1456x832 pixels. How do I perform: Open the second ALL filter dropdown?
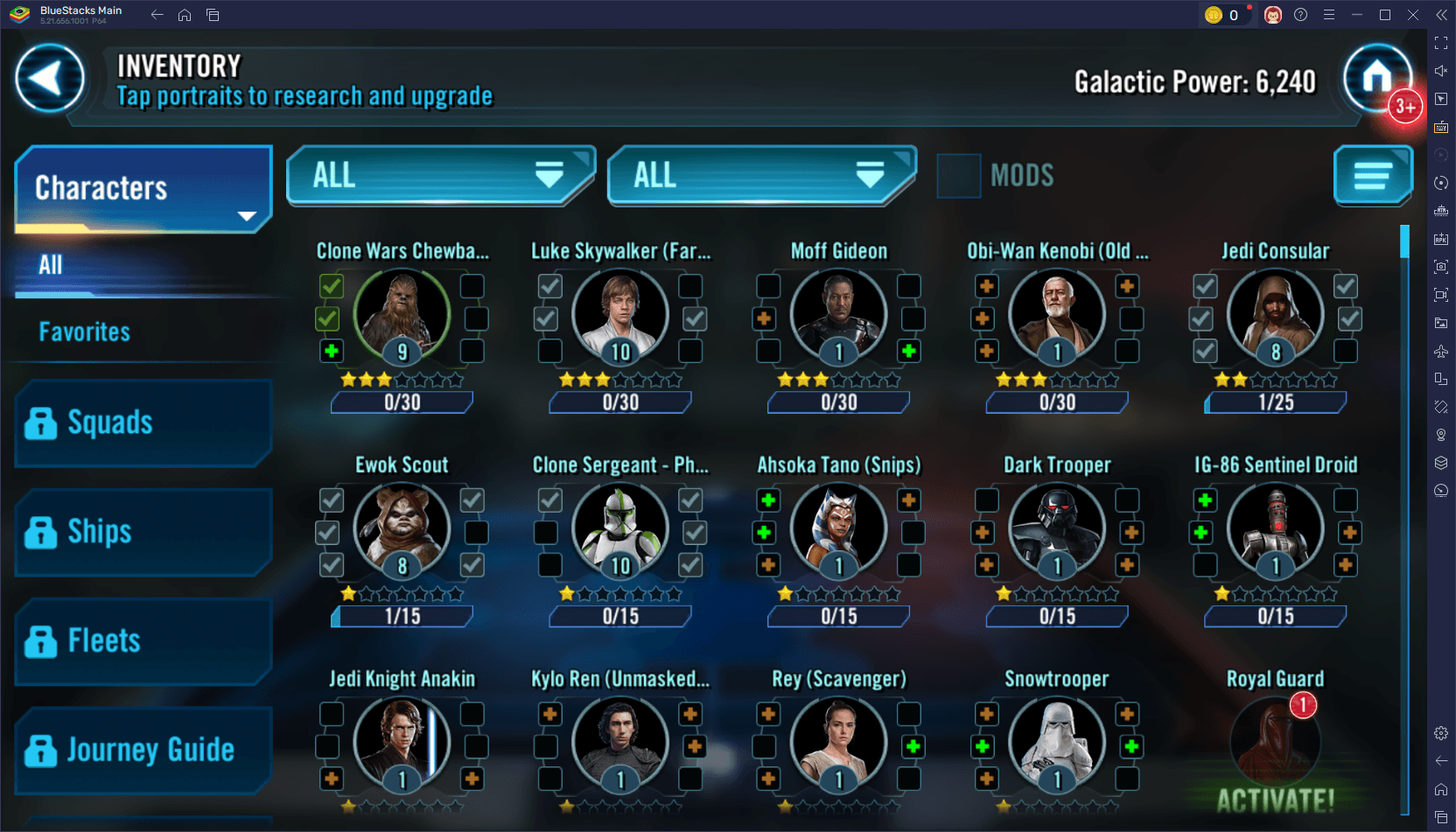(759, 176)
